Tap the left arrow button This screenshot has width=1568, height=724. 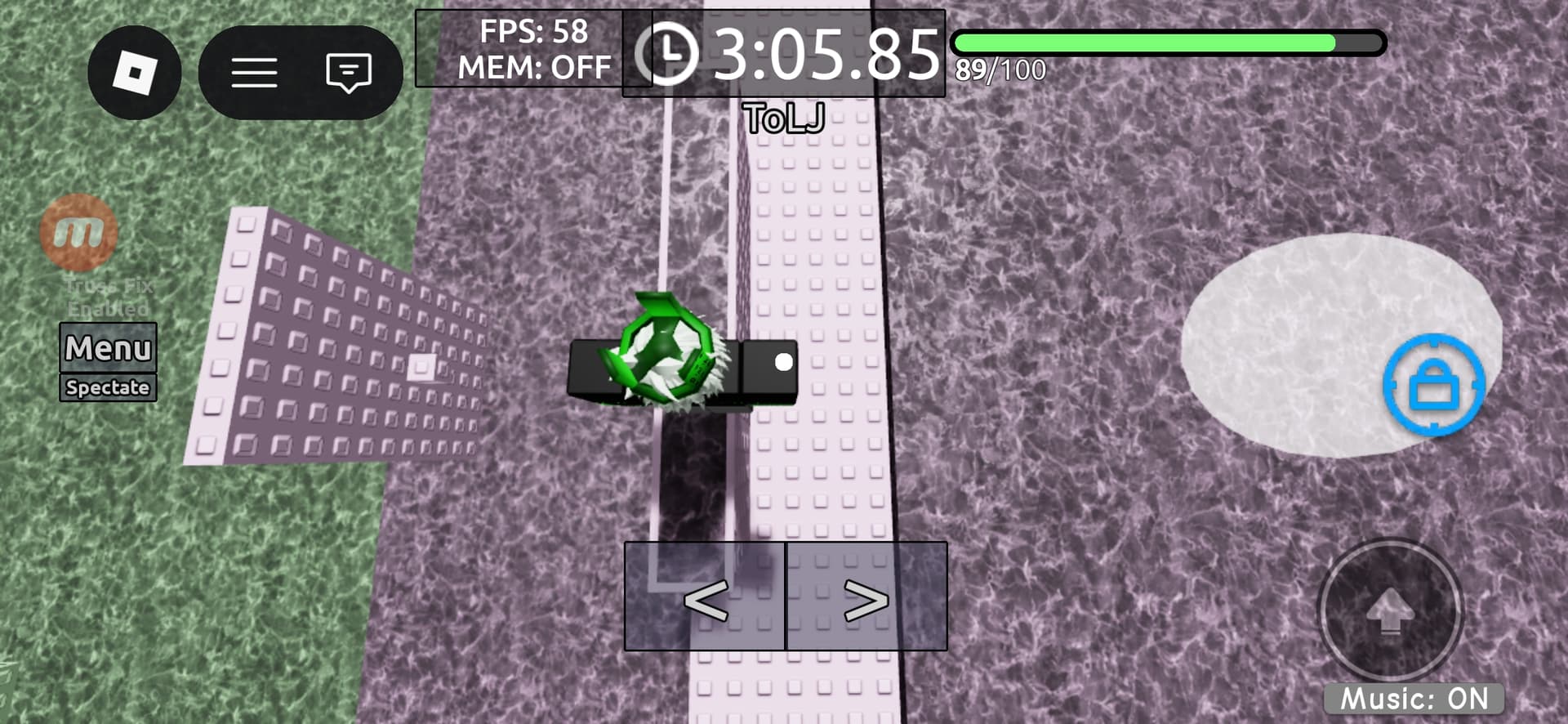705,597
